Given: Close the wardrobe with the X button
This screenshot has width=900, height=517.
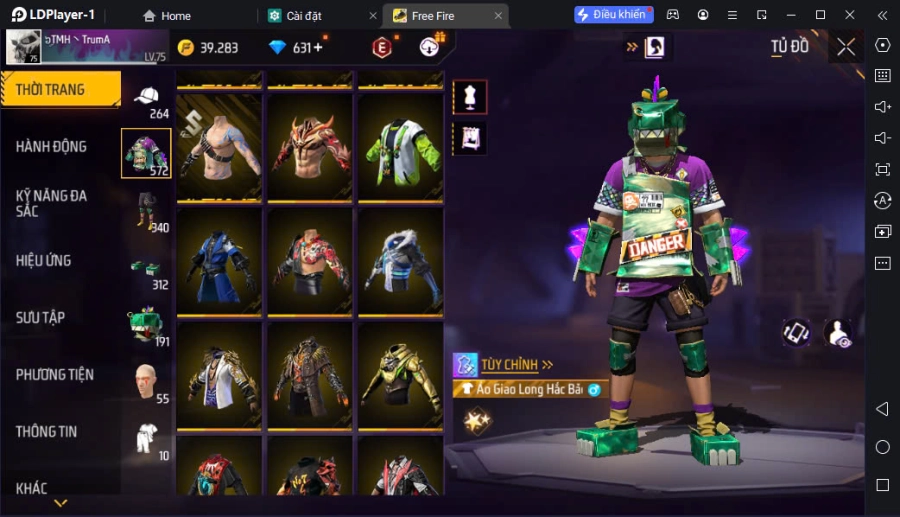Looking at the screenshot, I should pyautogui.click(x=846, y=47).
